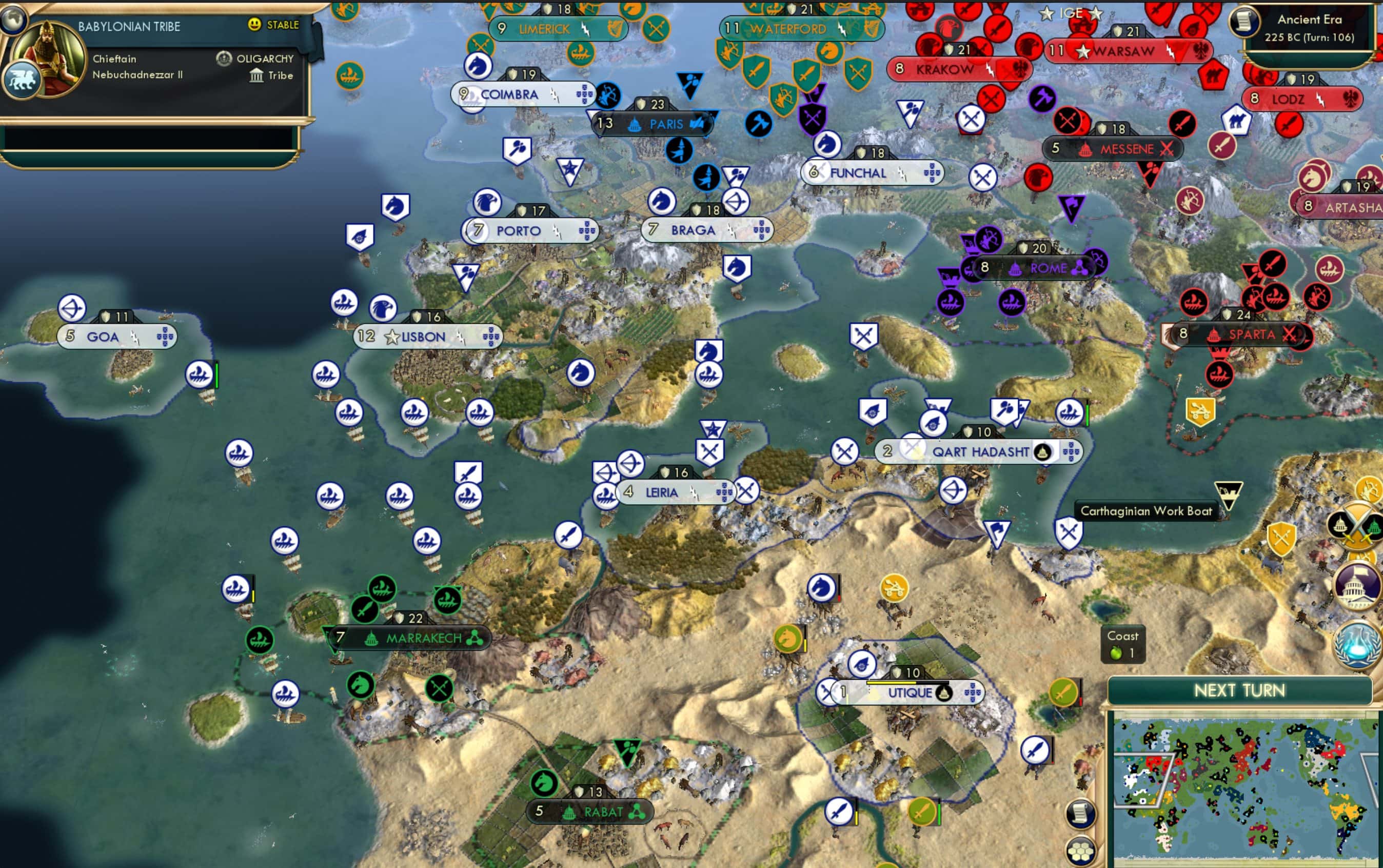Click the yellow health bar under Utique
1383x868 pixels.
point(892,683)
